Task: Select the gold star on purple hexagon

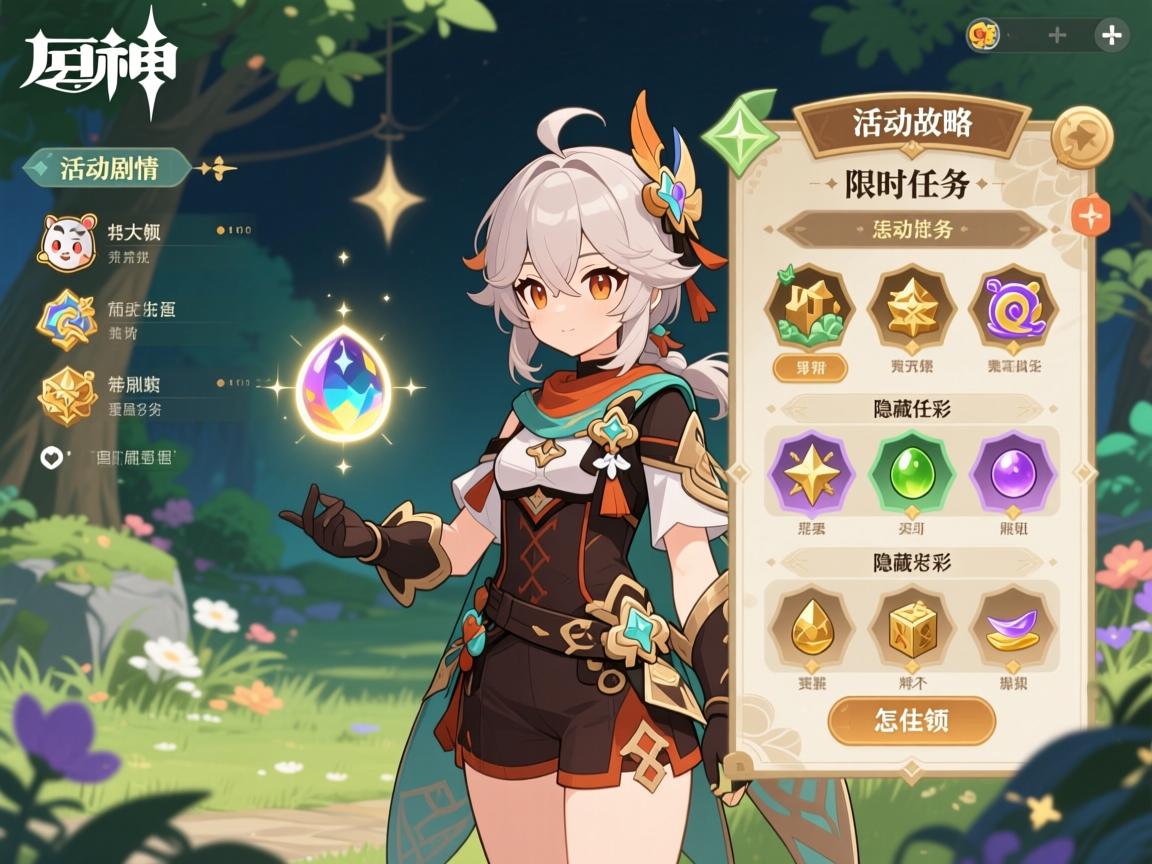Action: (809, 472)
